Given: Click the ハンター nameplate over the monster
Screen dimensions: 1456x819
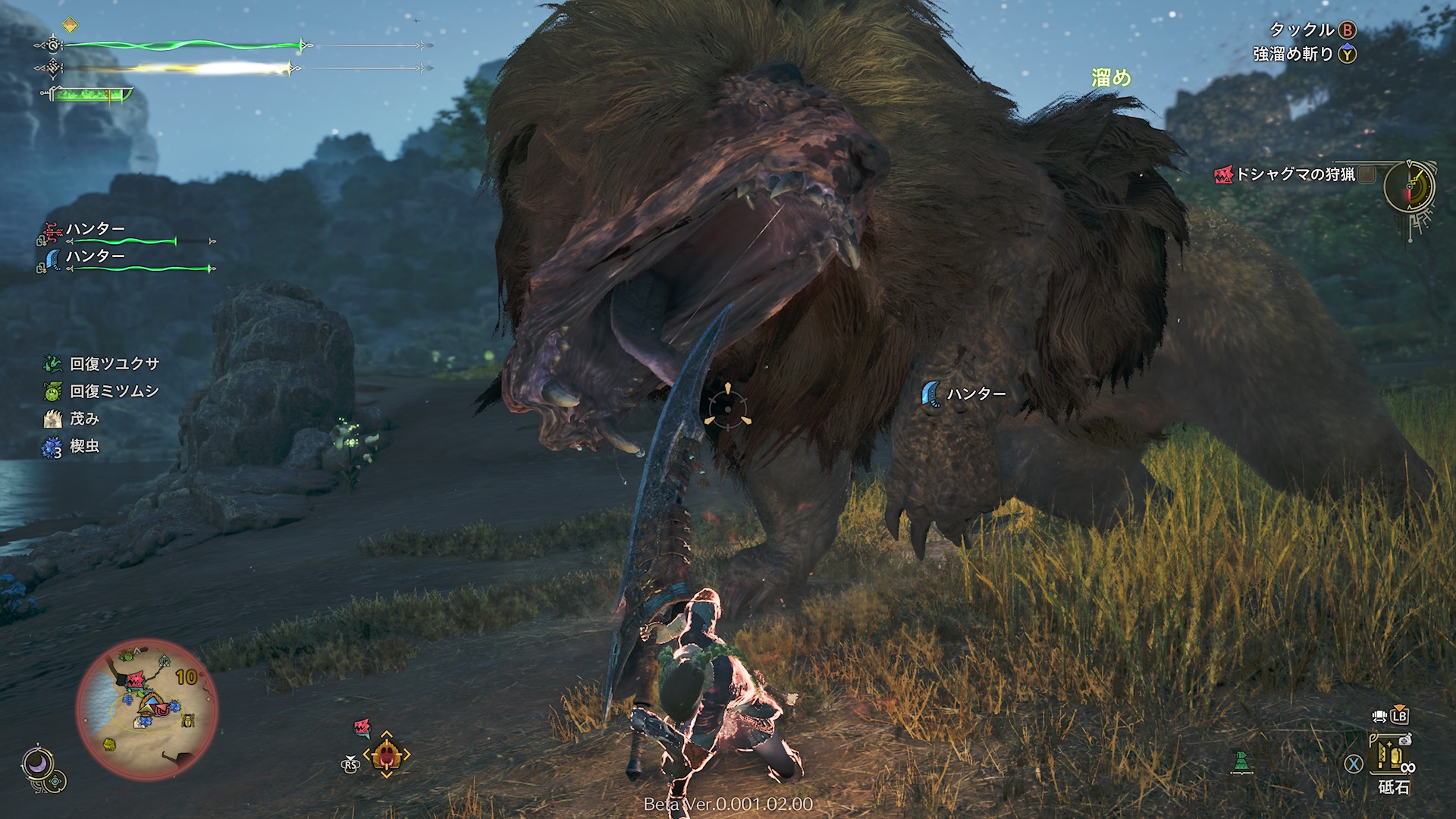Looking at the screenshot, I should click(975, 394).
